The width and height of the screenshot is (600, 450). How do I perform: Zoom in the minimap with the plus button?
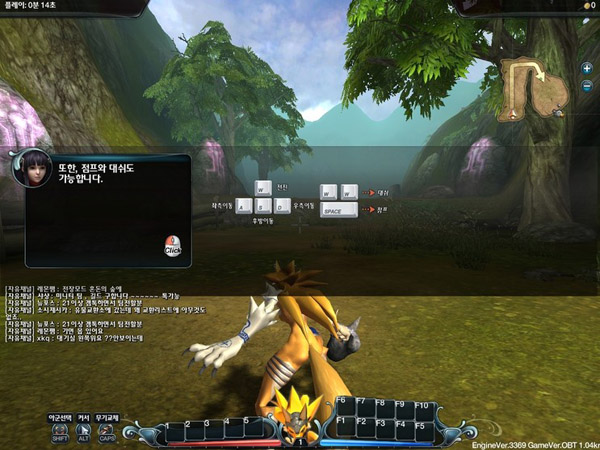pyautogui.click(x=587, y=68)
